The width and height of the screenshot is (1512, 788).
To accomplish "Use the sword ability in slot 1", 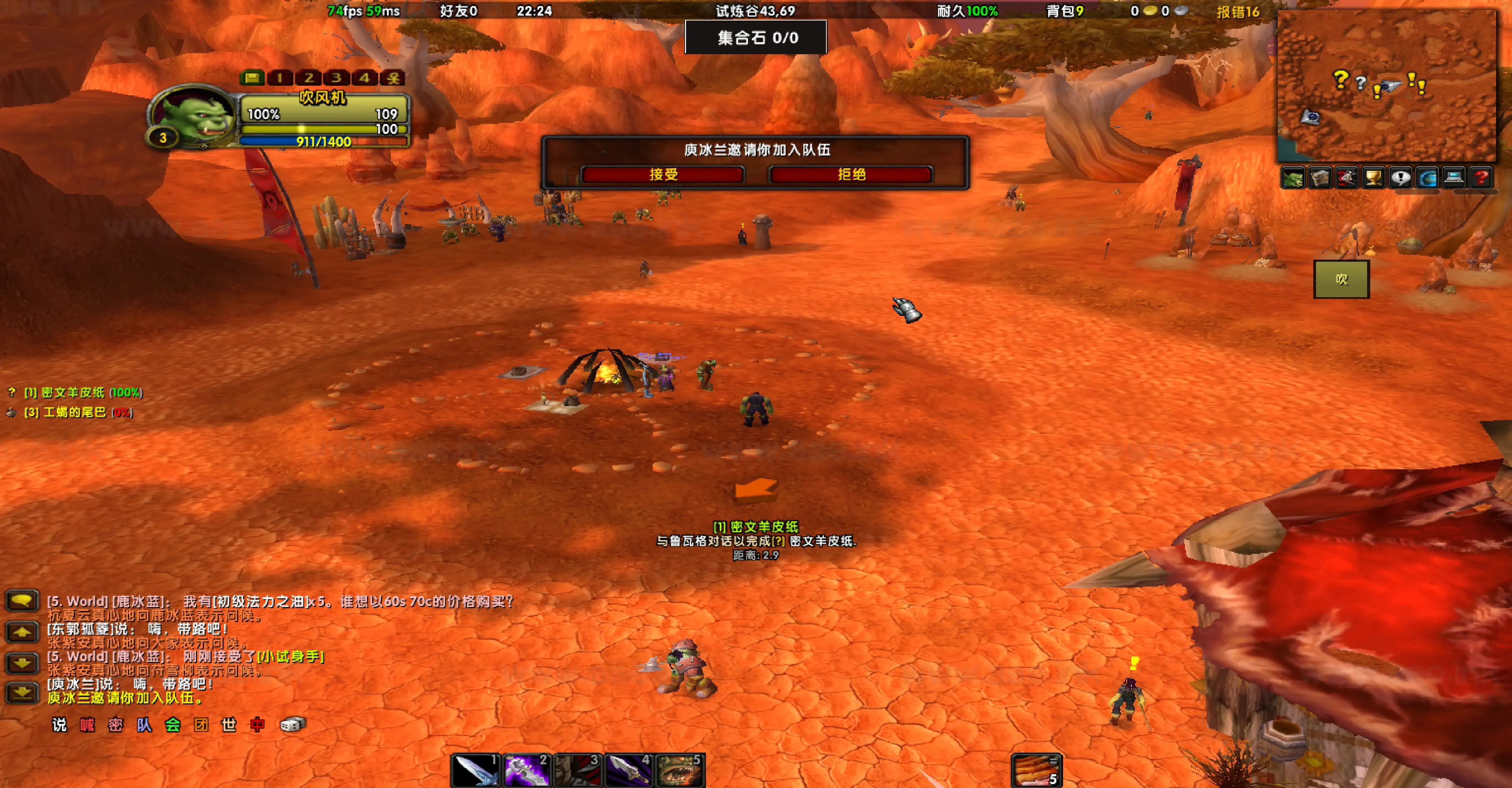I will coord(475,770).
